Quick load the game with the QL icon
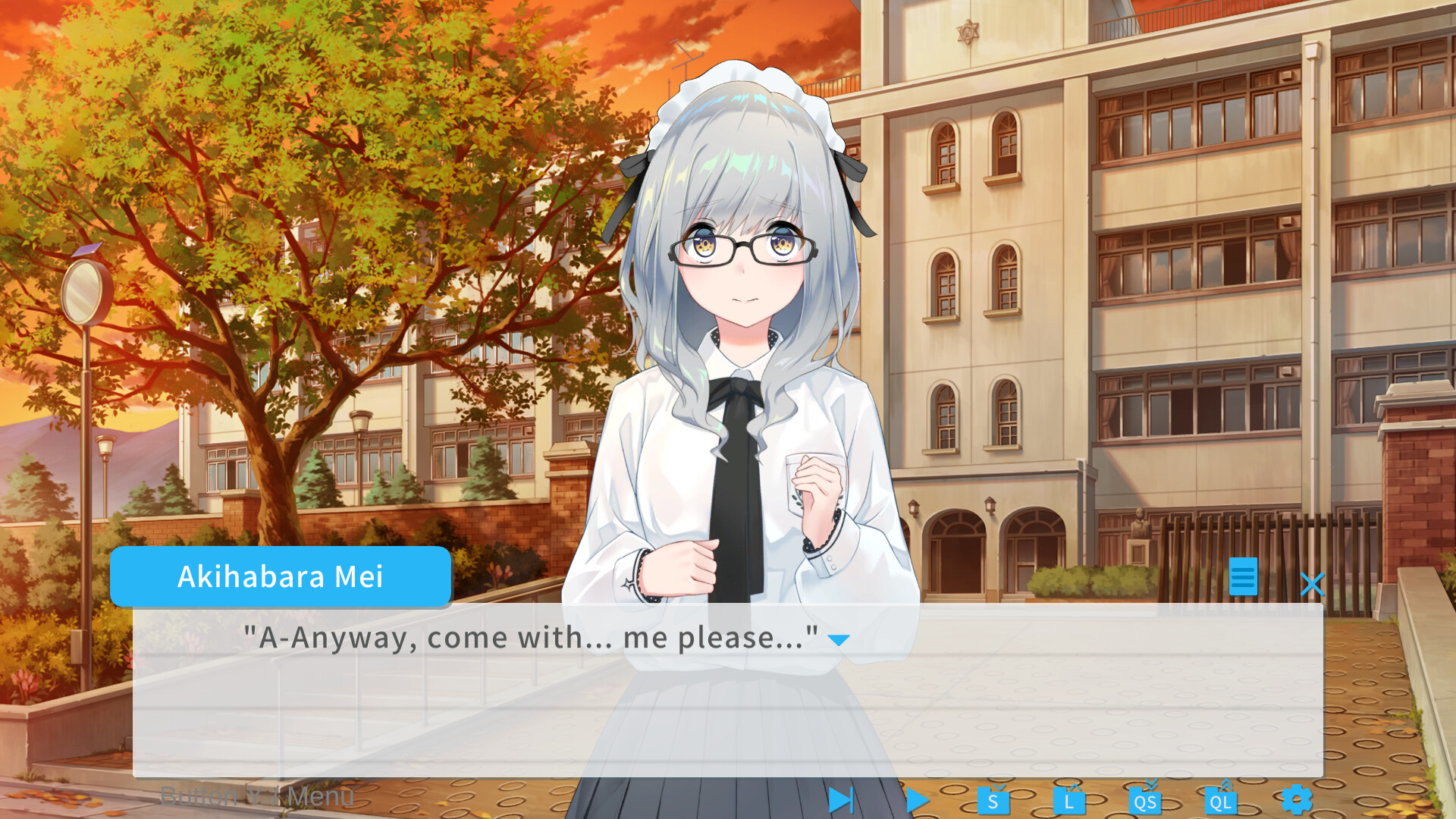Viewport: 1456px width, 819px height. (x=1221, y=799)
